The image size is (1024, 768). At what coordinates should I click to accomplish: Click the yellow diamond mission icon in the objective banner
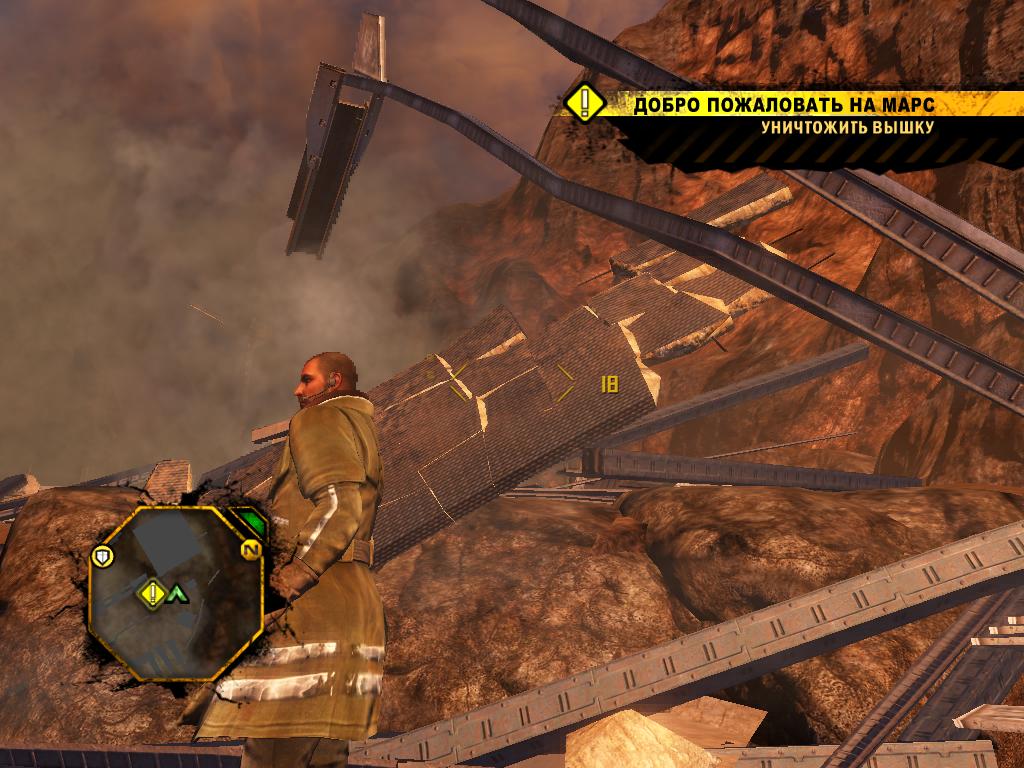tap(583, 103)
